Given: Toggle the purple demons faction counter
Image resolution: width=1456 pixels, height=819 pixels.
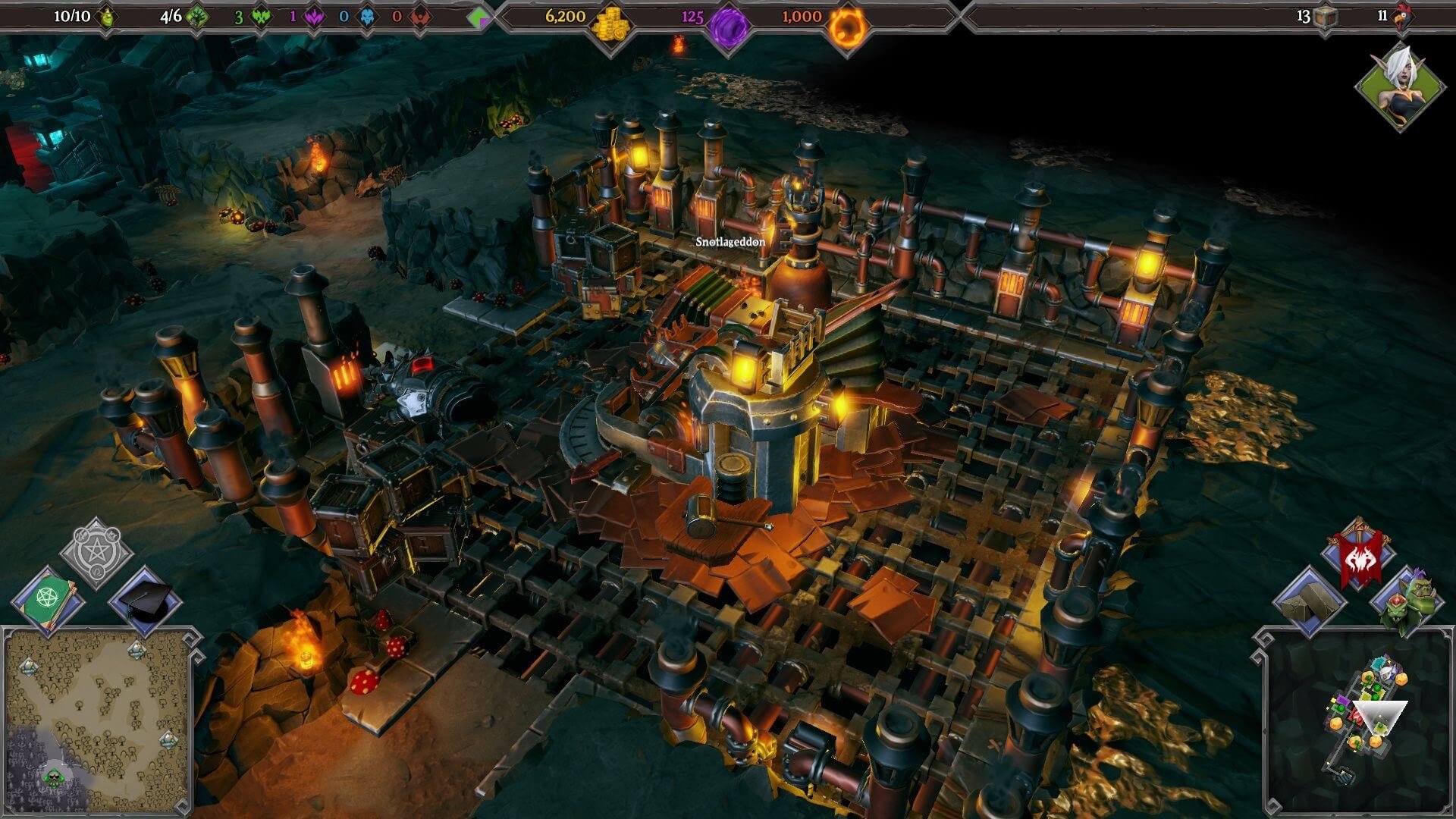Looking at the screenshot, I should tap(315, 18).
